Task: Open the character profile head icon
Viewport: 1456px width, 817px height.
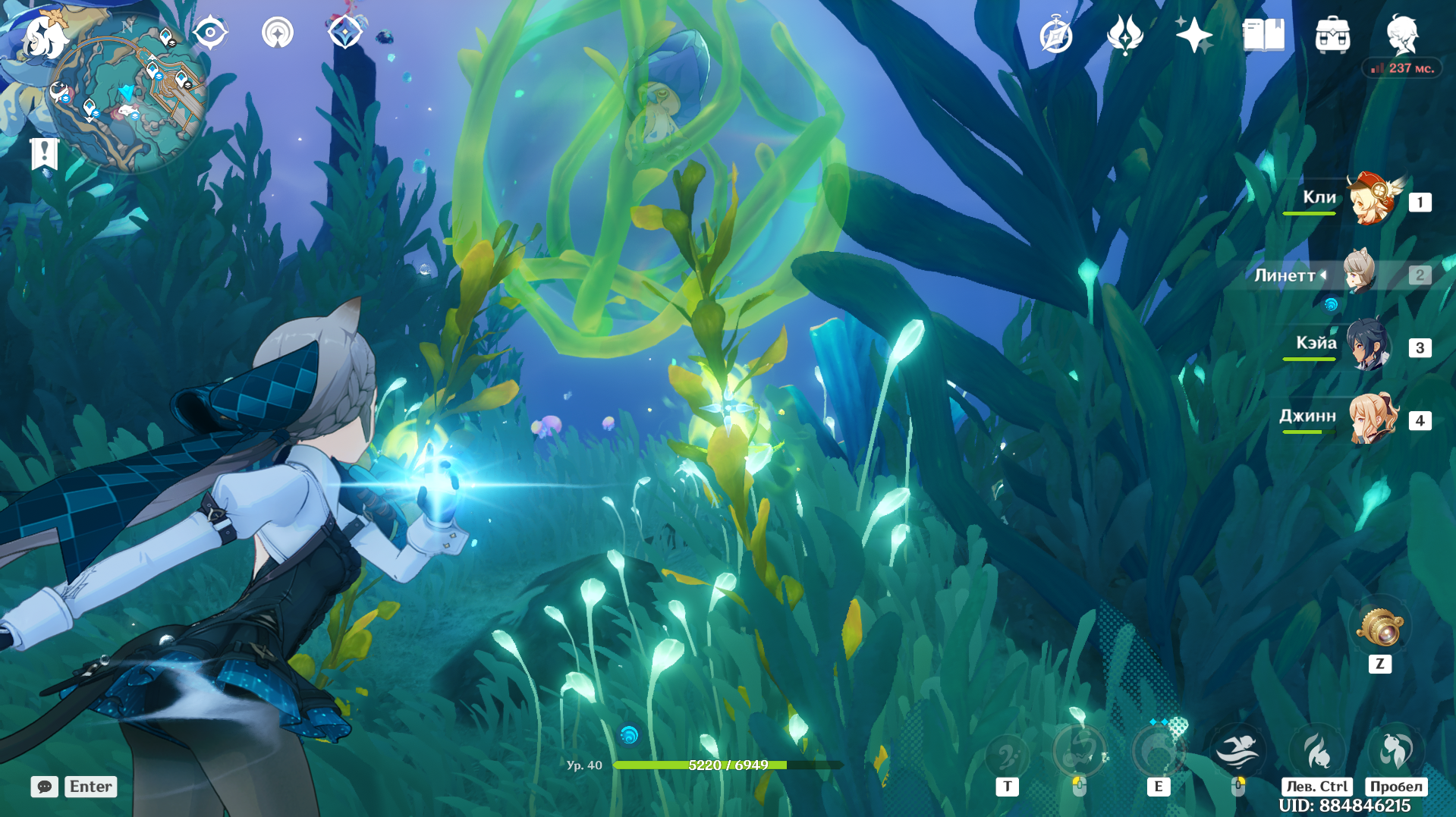Action: [1401, 34]
